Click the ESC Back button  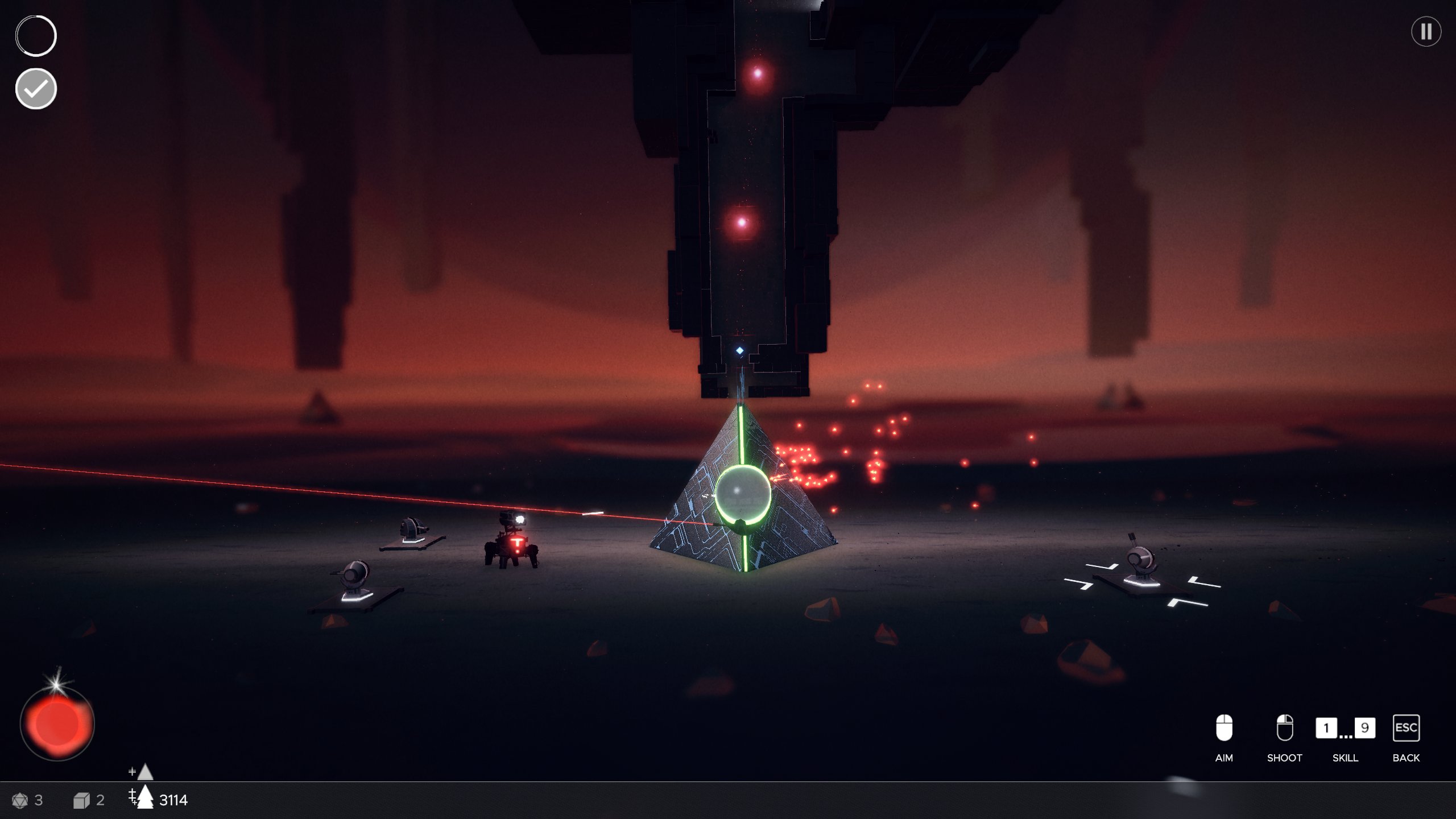click(x=1406, y=729)
